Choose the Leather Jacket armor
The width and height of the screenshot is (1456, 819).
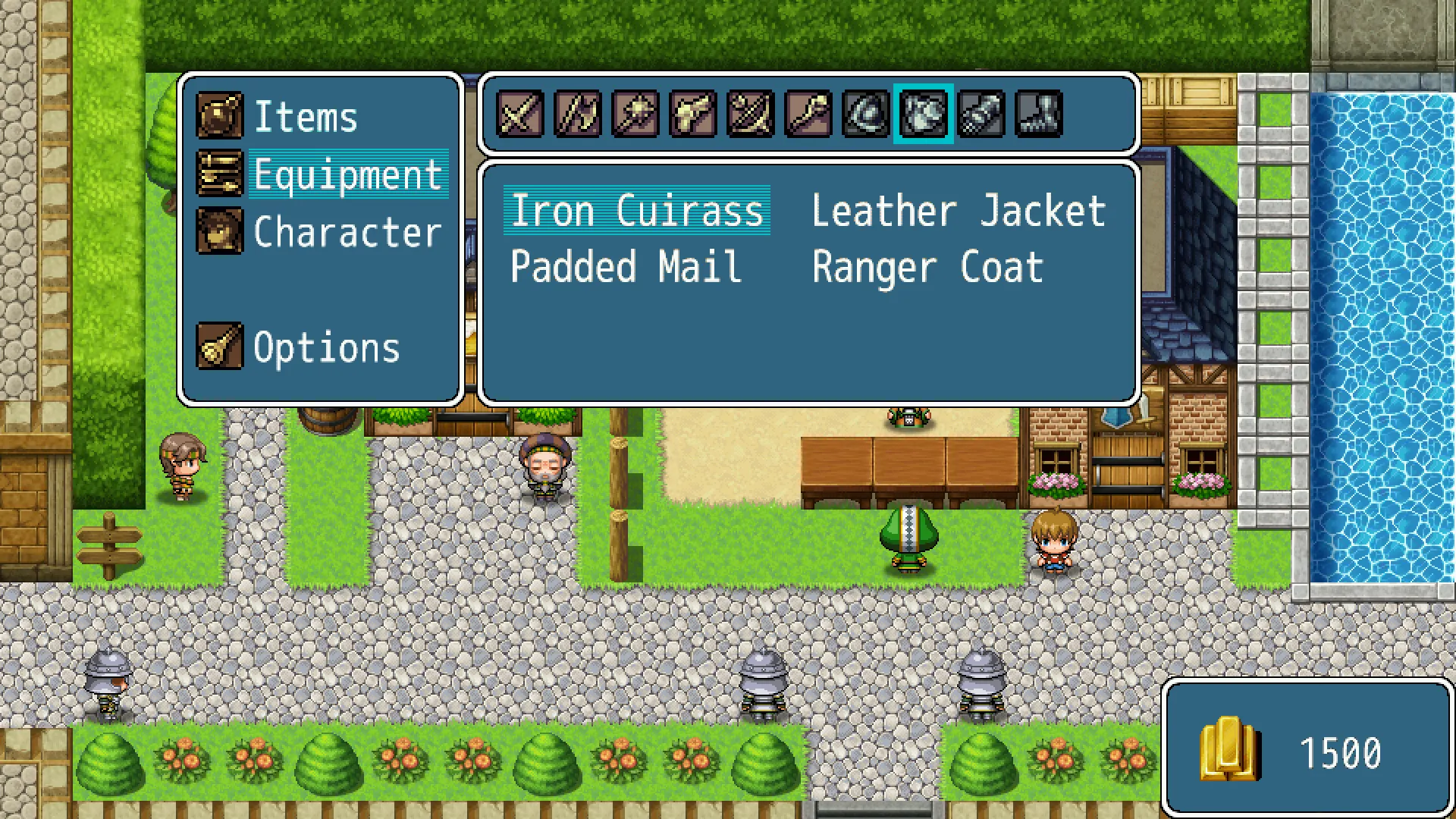pos(959,211)
